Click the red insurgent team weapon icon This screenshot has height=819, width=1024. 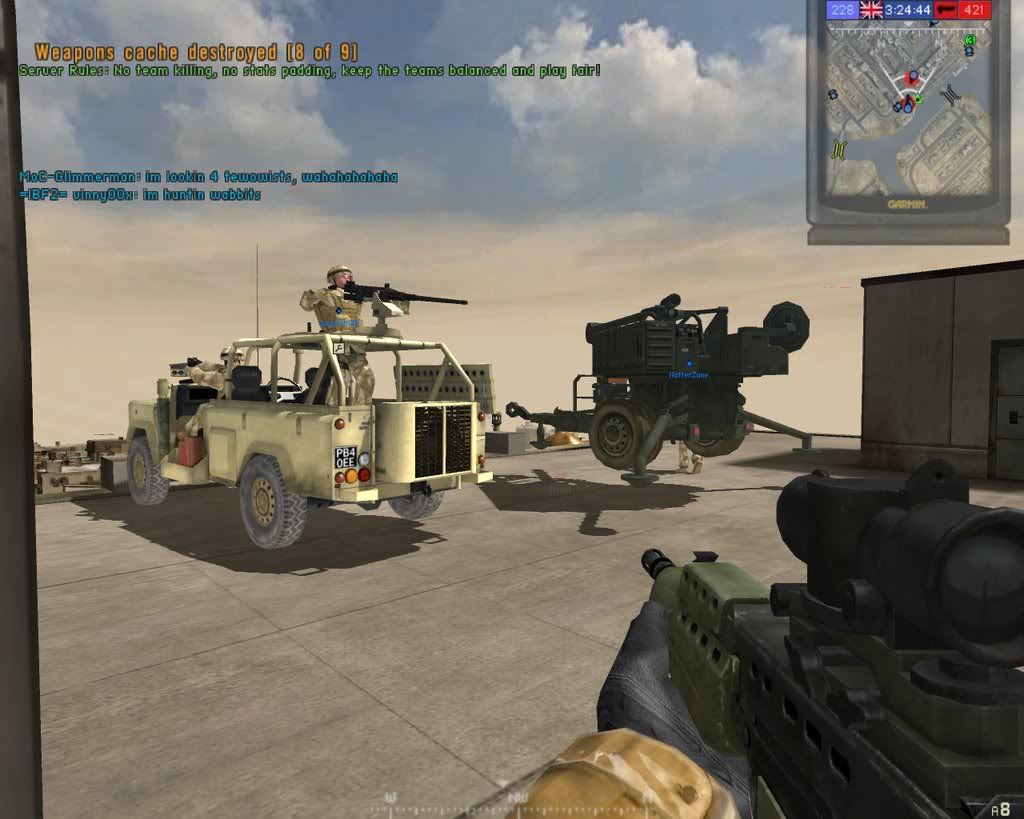tap(946, 10)
